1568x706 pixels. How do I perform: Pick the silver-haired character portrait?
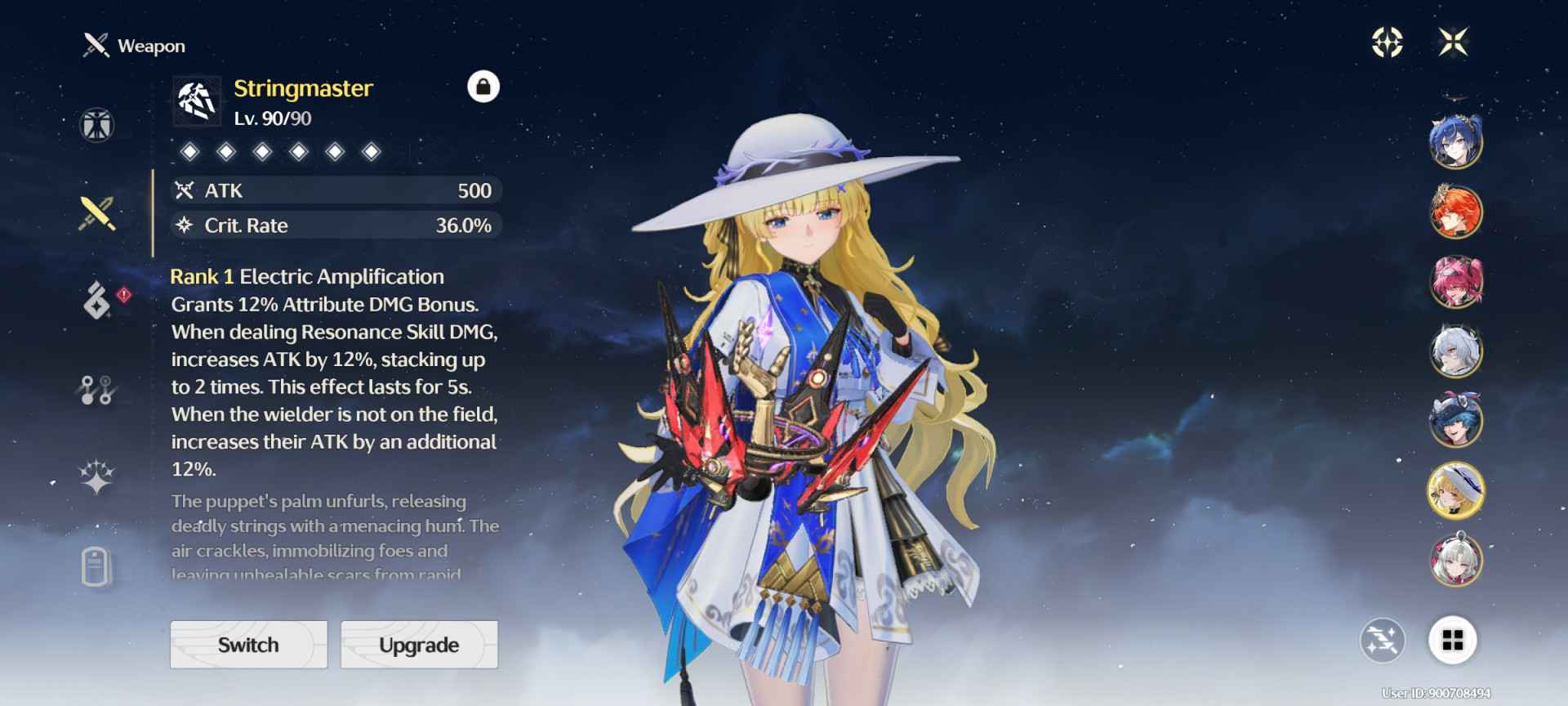pyautogui.click(x=1455, y=351)
